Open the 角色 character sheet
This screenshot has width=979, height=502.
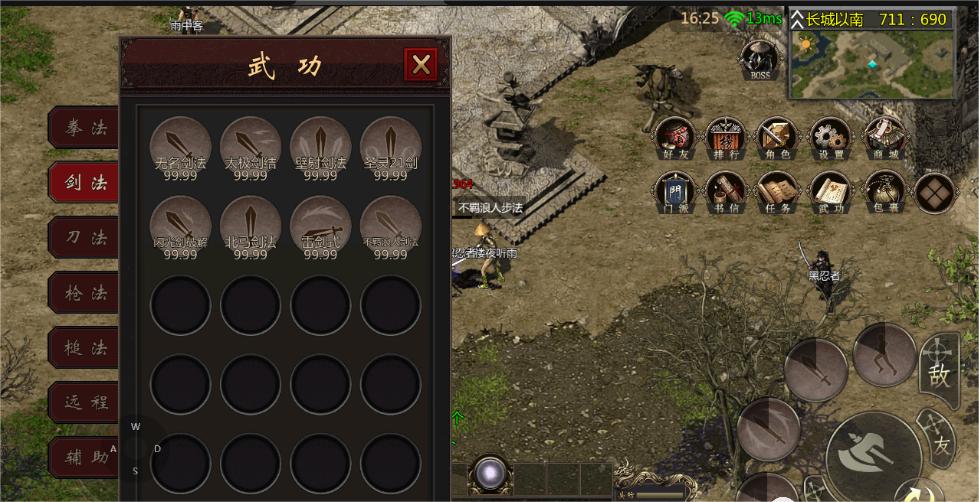click(x=777, y=138)
